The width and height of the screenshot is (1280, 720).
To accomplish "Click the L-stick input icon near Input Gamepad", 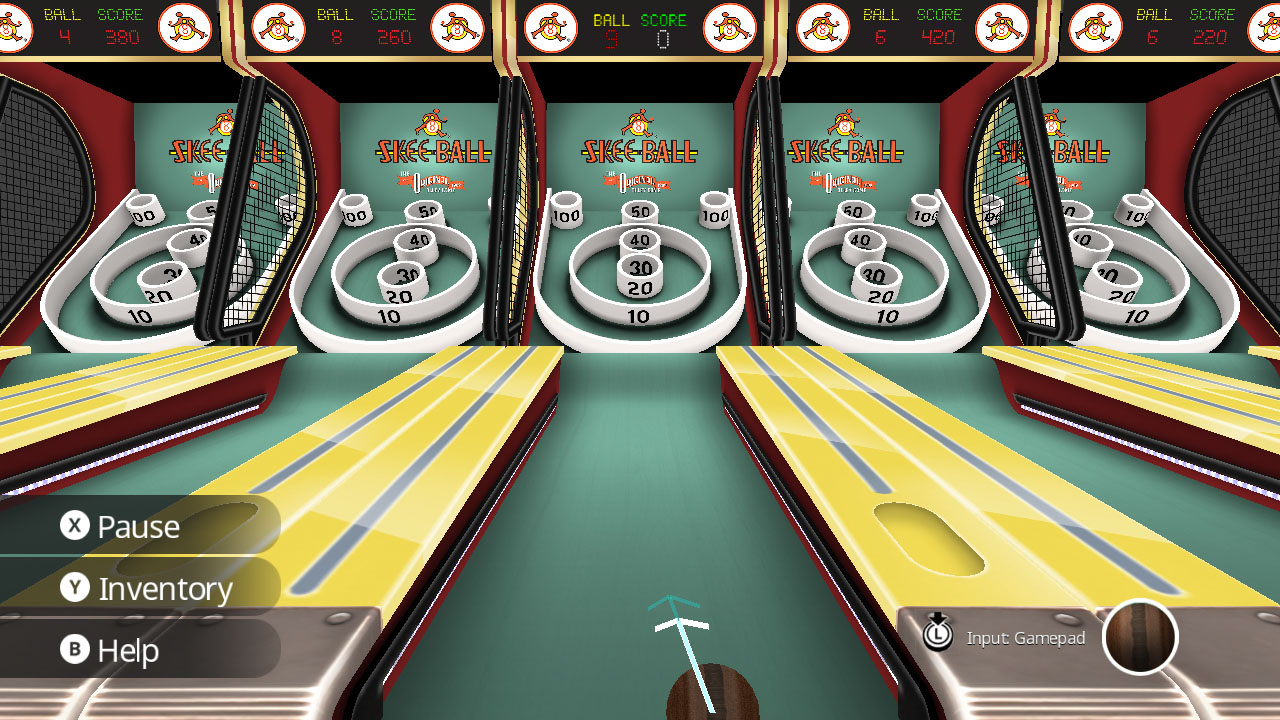I will 938,634.
